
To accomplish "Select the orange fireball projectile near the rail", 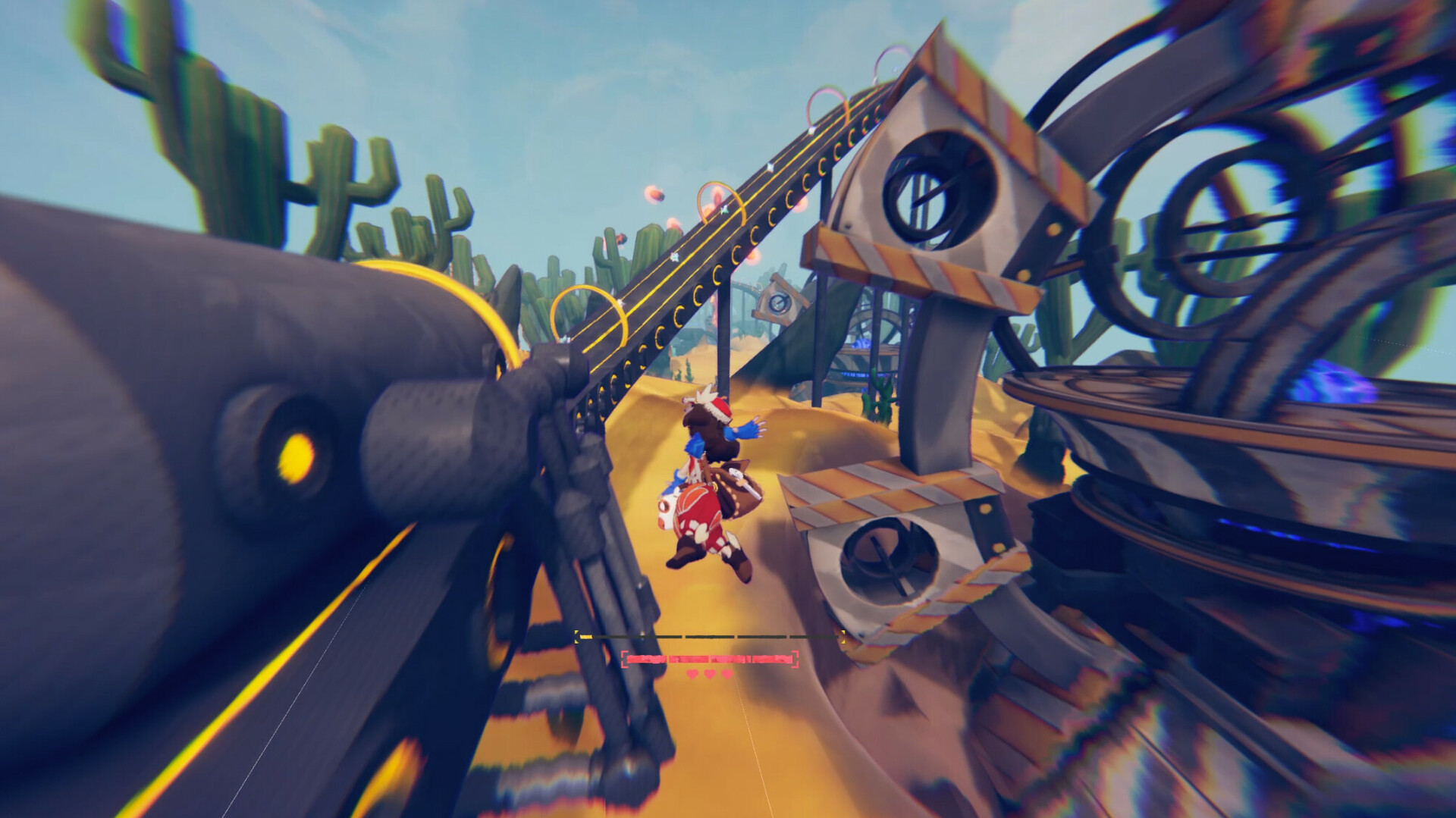I will pos(655,196).
